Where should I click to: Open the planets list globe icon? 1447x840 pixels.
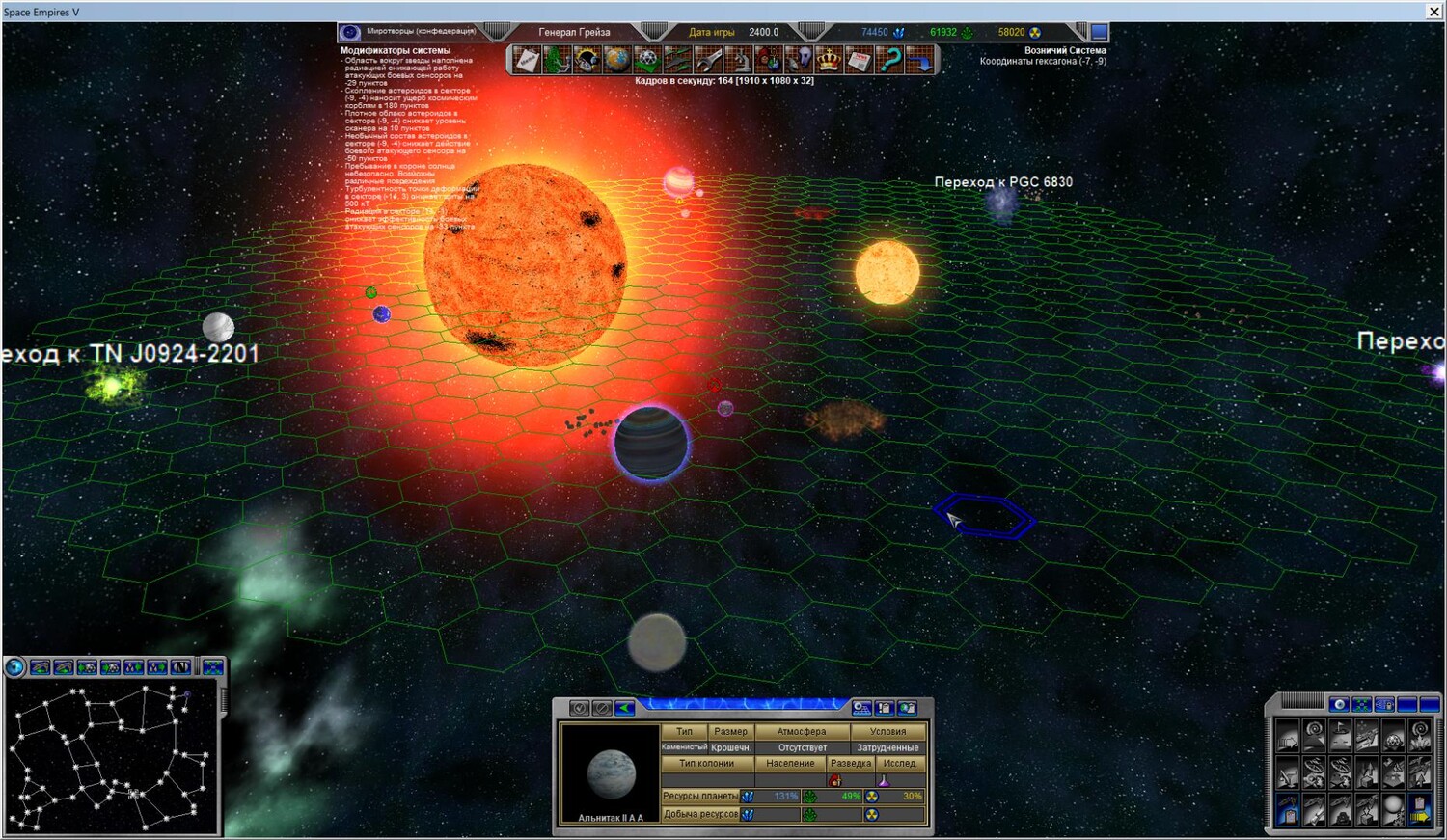tap(616, 61)
